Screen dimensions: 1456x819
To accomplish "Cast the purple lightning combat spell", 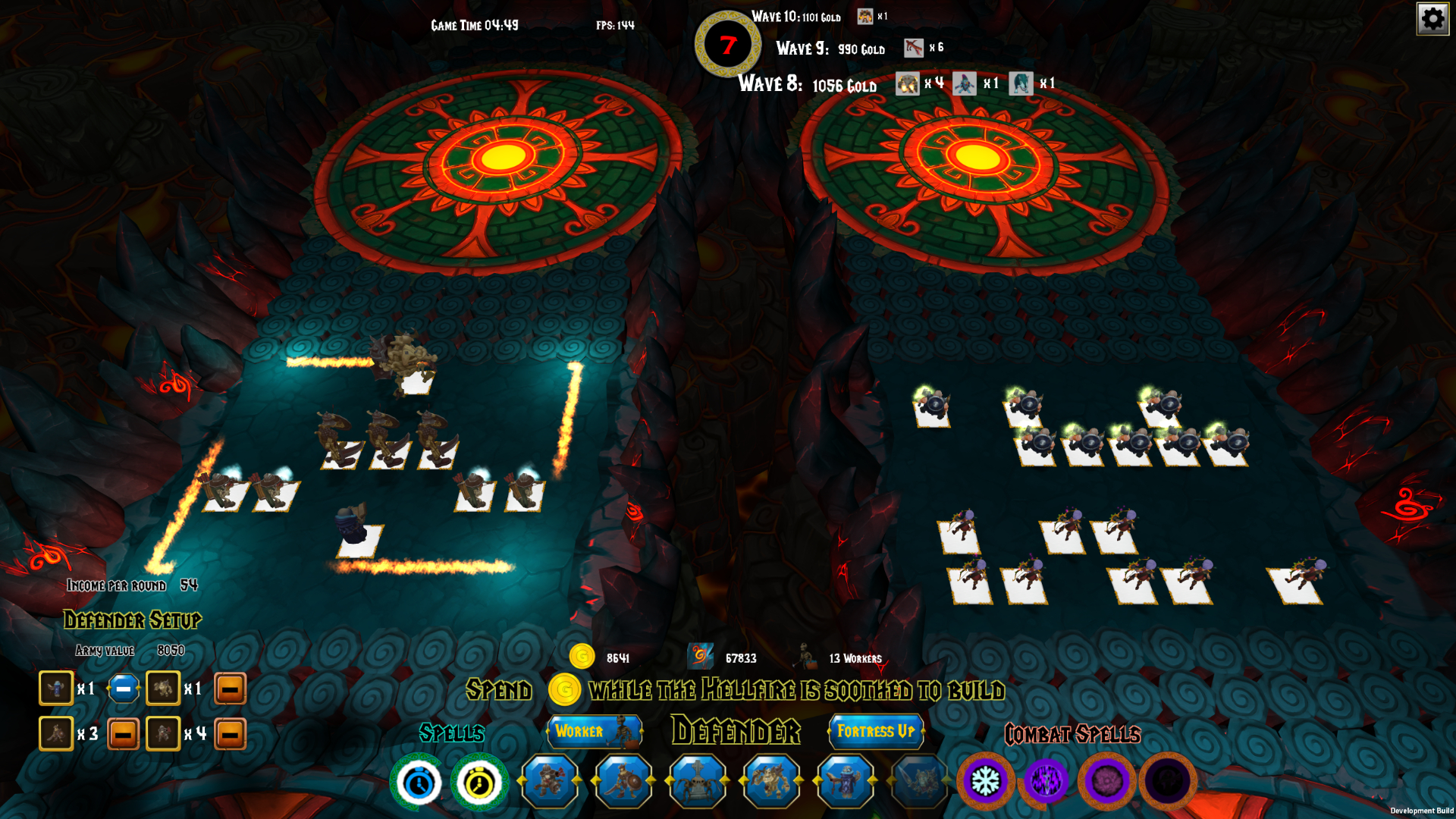I will pyautogui.click(x=1046, y=780).
